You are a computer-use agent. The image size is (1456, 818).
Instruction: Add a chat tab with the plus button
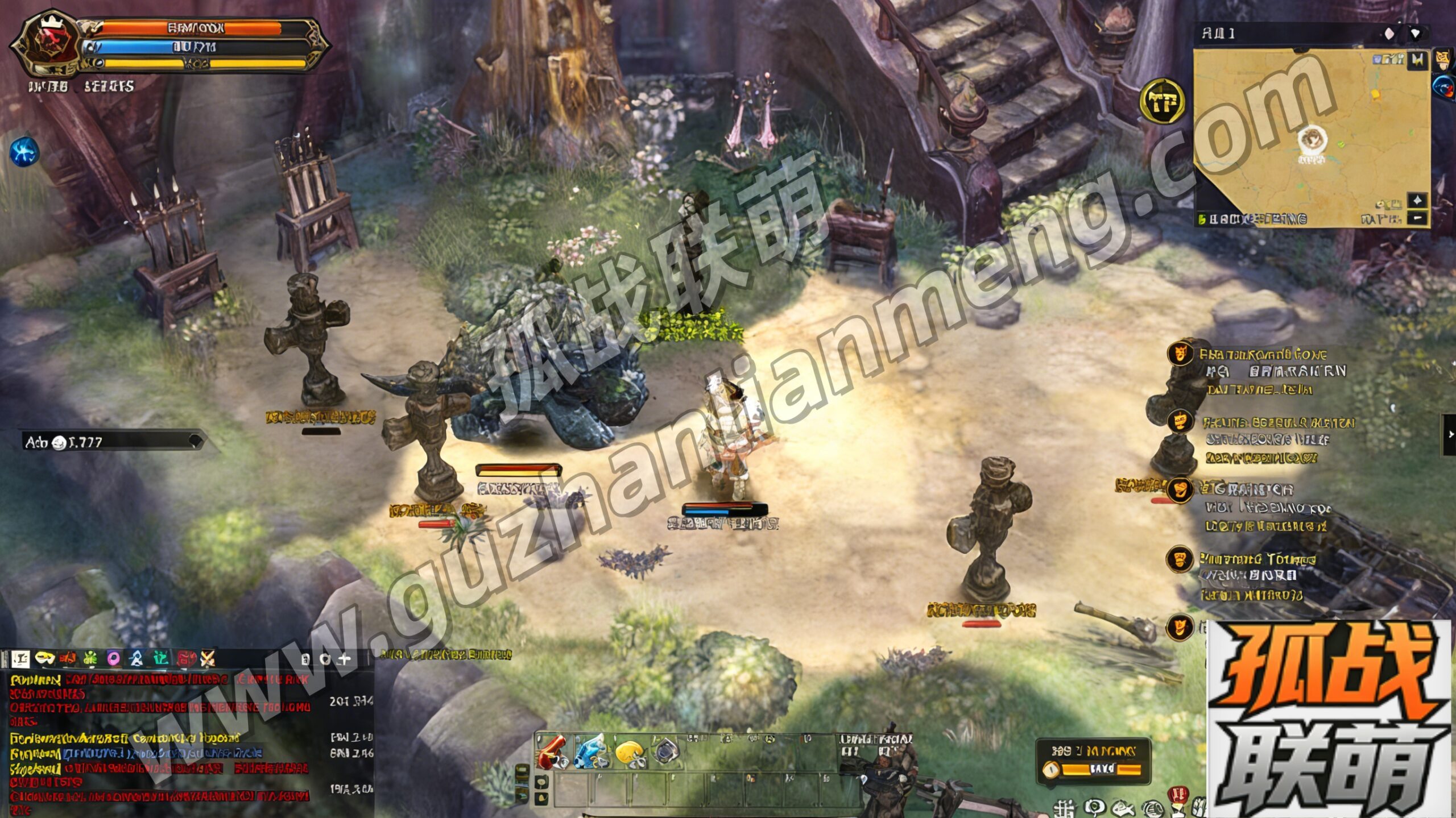(344, 659)
